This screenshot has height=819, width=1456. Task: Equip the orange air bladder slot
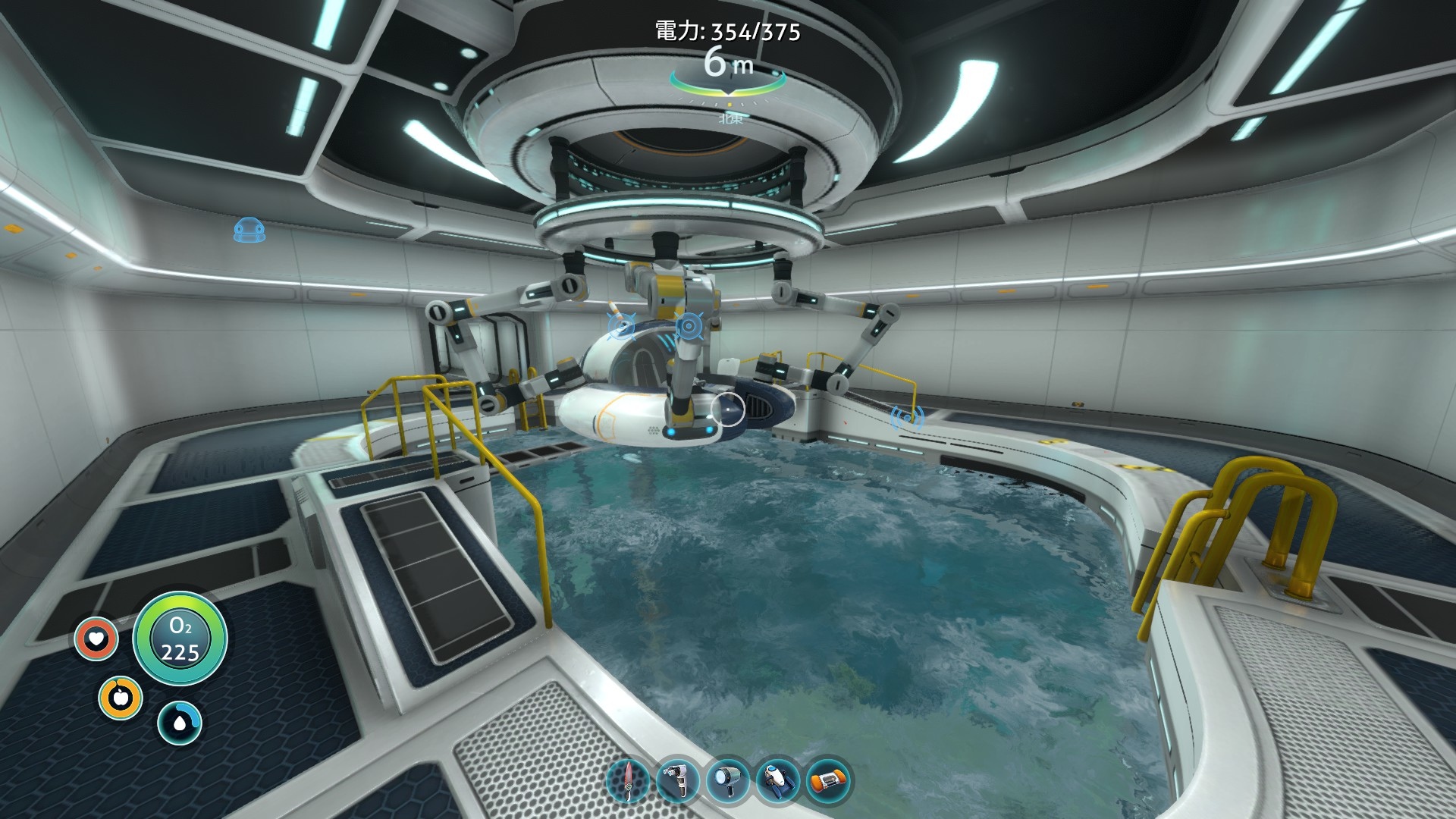(827, 780)
